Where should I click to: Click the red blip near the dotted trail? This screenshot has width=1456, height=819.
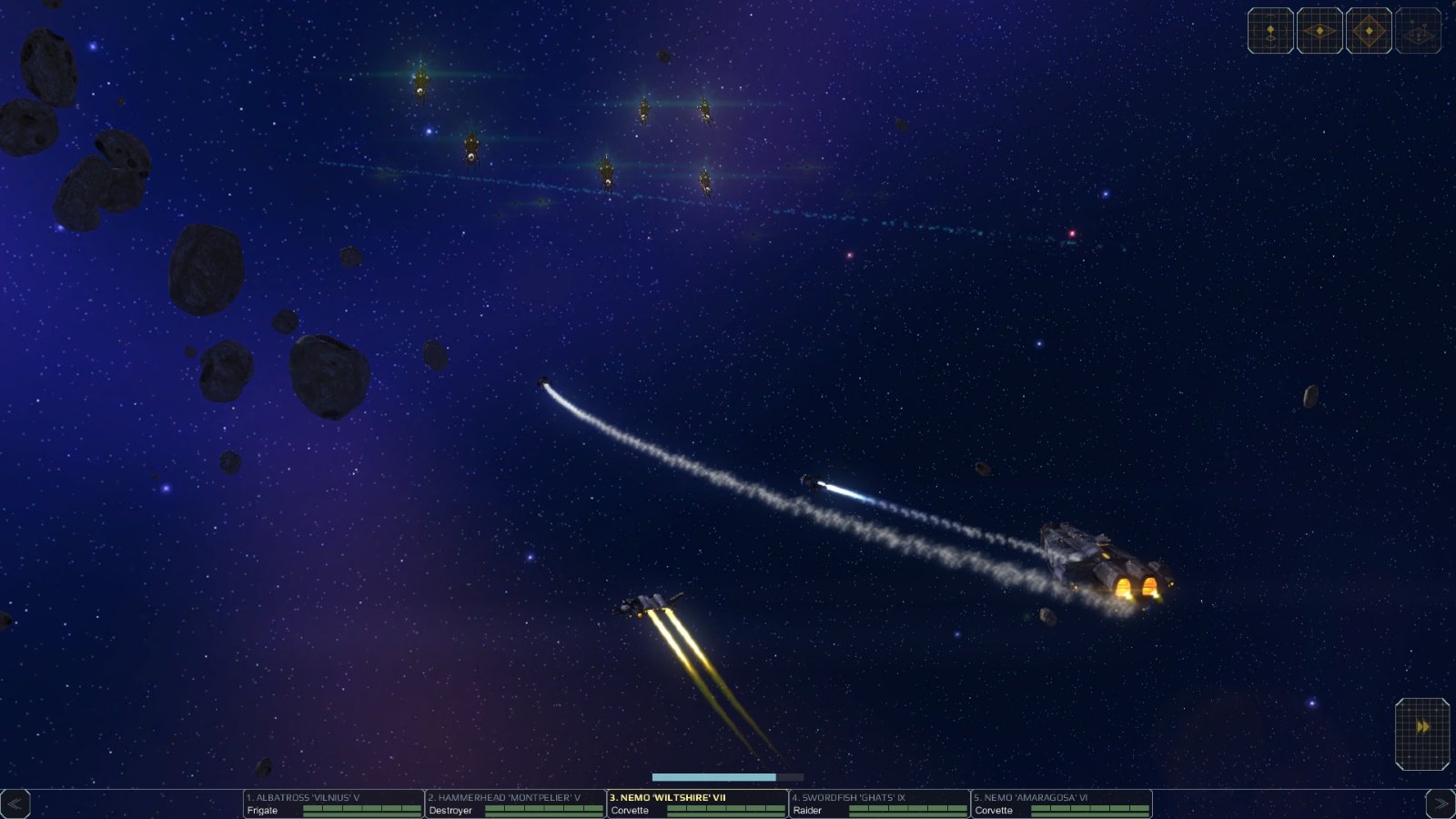1070,234
